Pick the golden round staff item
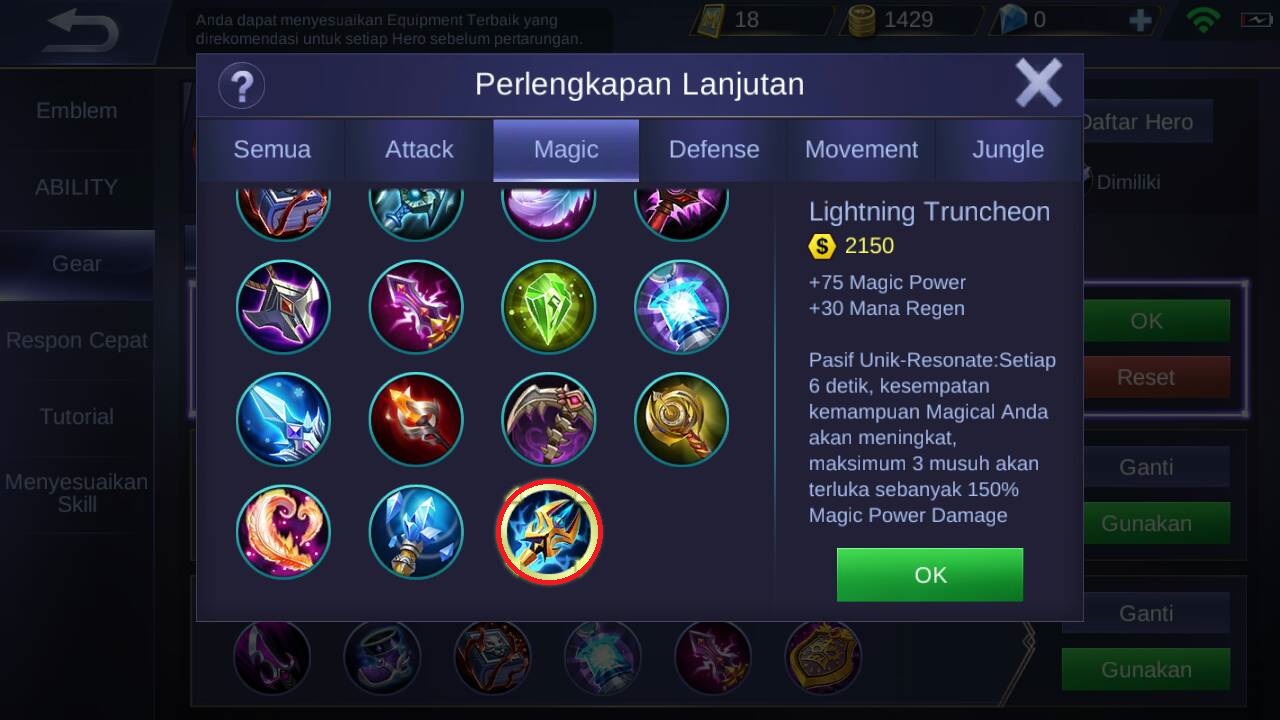Viewport: 1280px width, 720px height. (681, 420)
